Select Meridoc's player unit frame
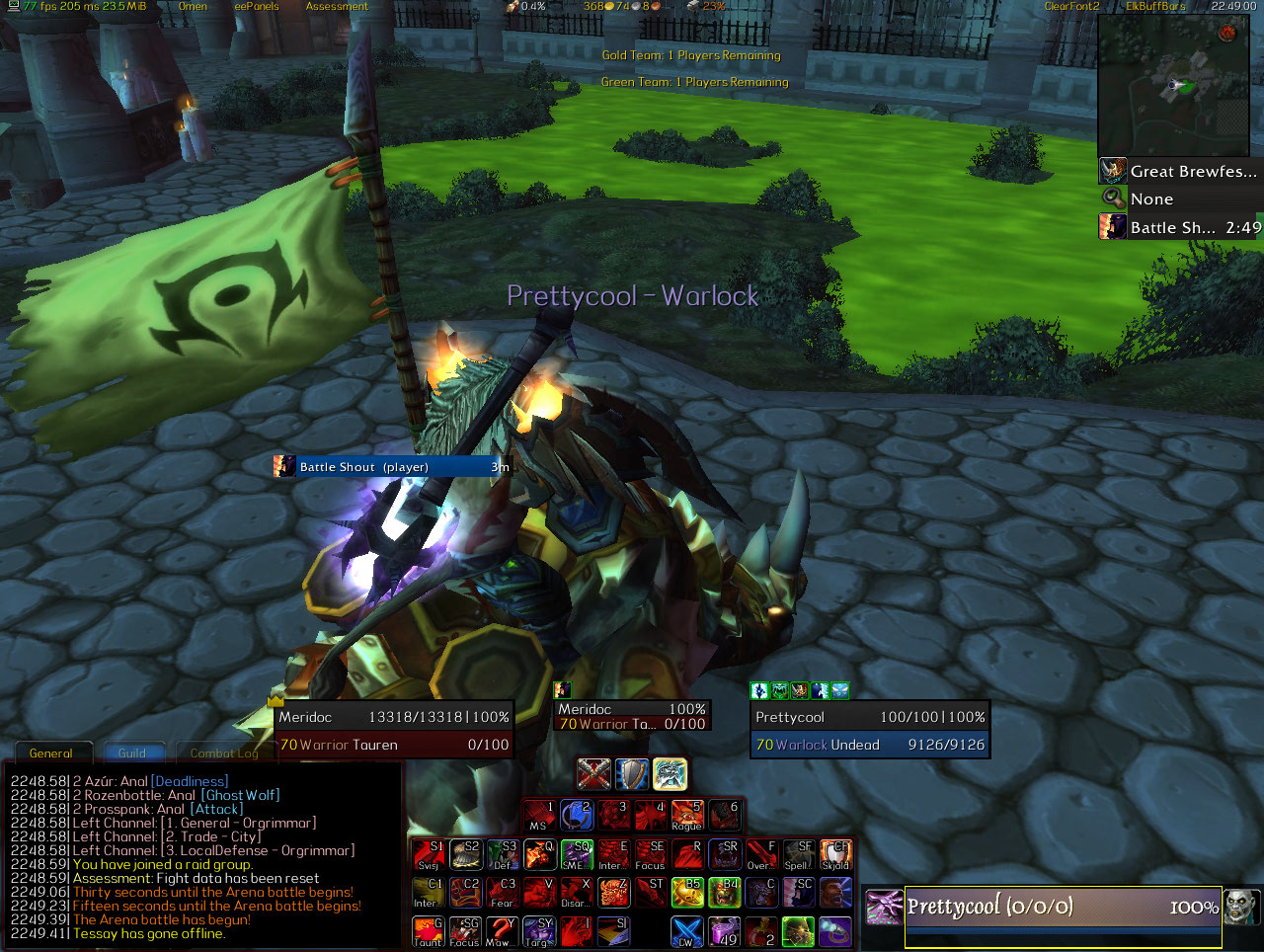The height and width of the screenshot is (952, 1264). tap(393, 731)
